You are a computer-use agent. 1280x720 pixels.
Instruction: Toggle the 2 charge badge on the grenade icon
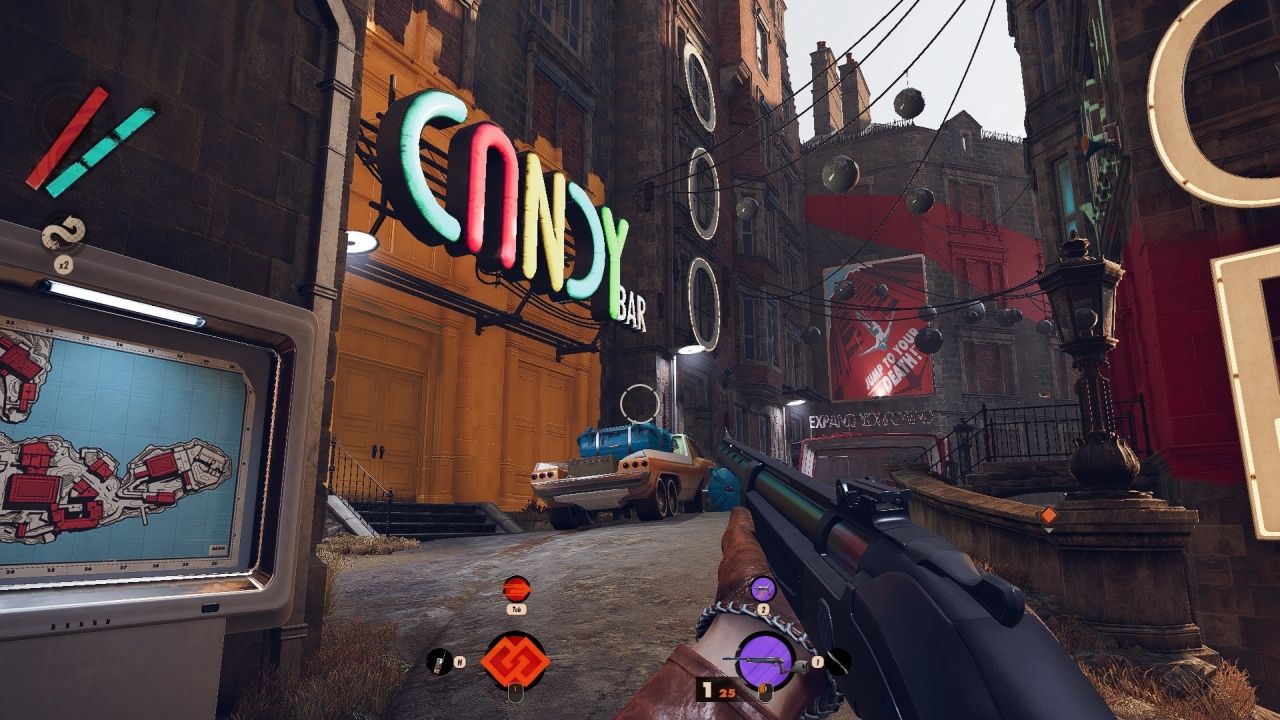coord(761,610)
